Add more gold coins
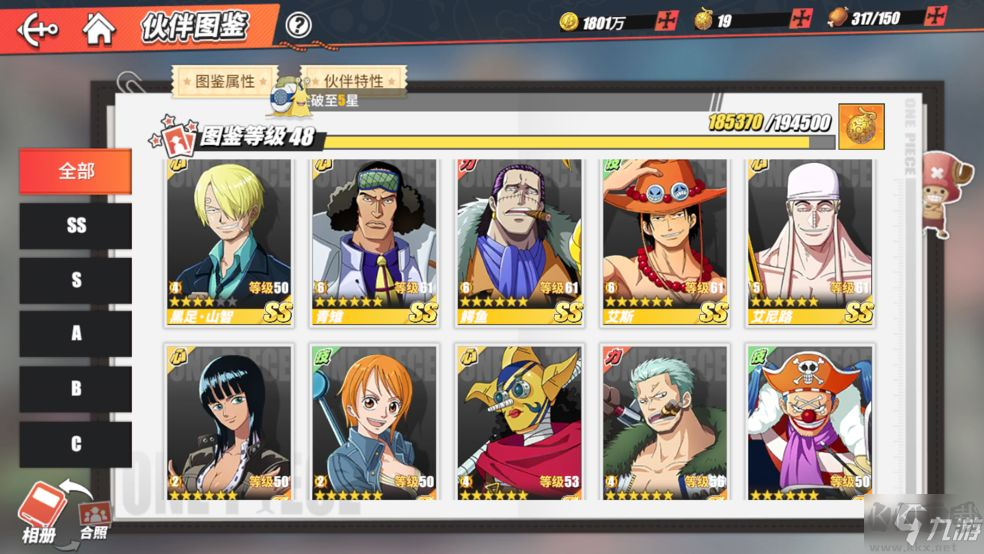 click(669, 20)
